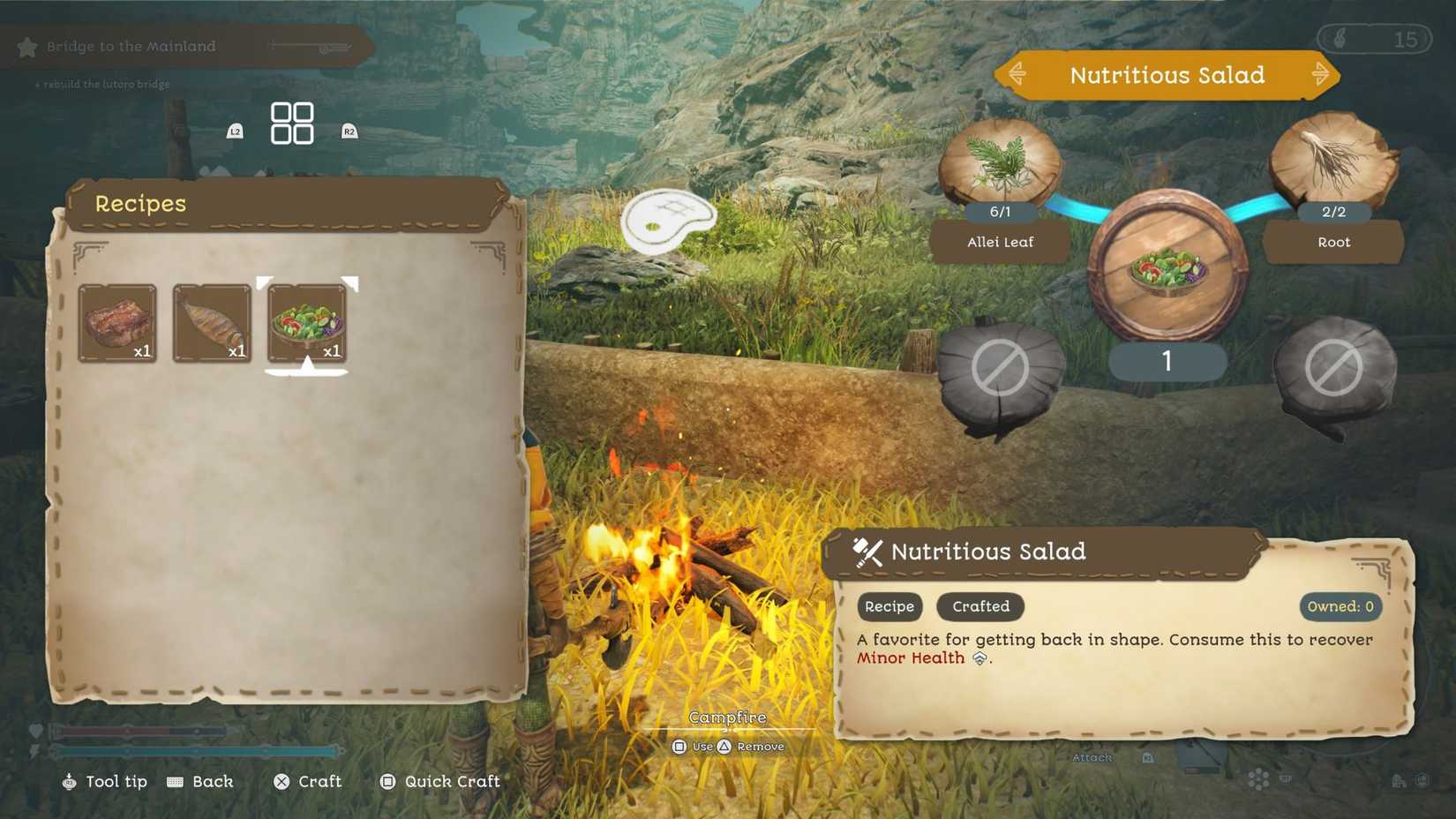Select the grilled fish recipe
Viewport: 1456px width, 819px height.
pos(212,323)
